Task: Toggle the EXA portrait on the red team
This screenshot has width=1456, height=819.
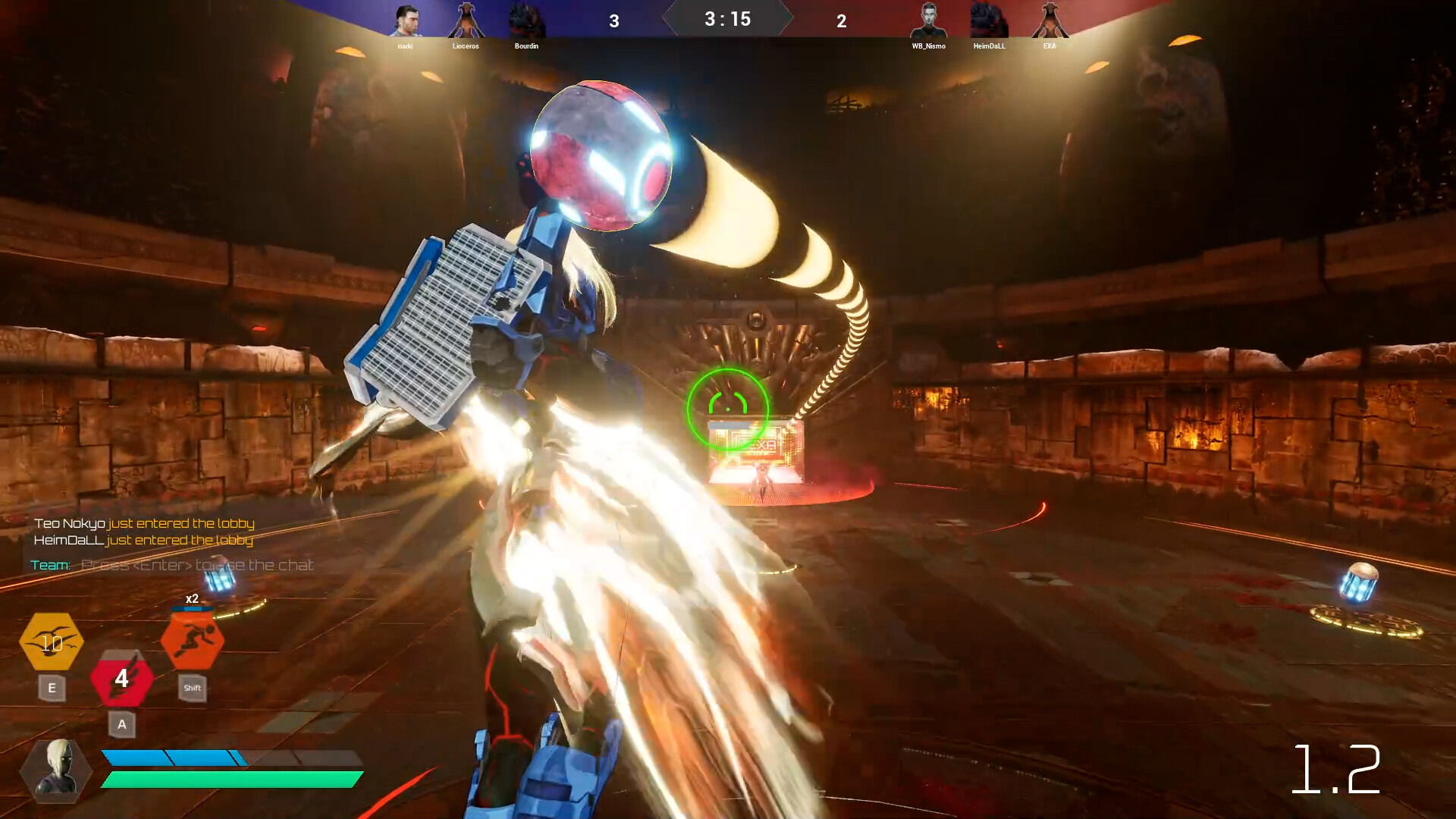Action: point(1050,19)
